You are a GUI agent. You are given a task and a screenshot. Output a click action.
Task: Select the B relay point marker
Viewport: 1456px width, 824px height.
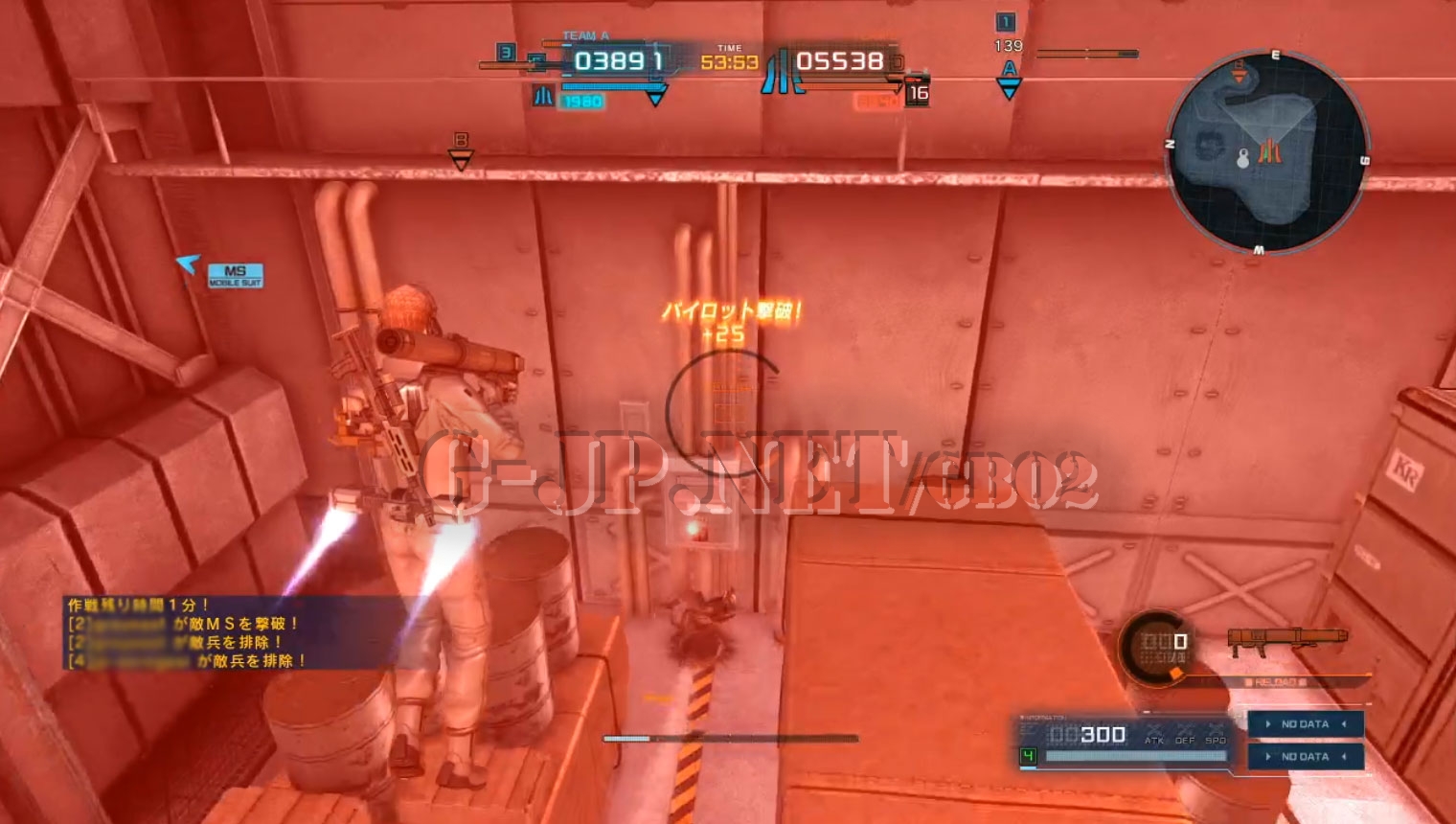pos(461,151)
